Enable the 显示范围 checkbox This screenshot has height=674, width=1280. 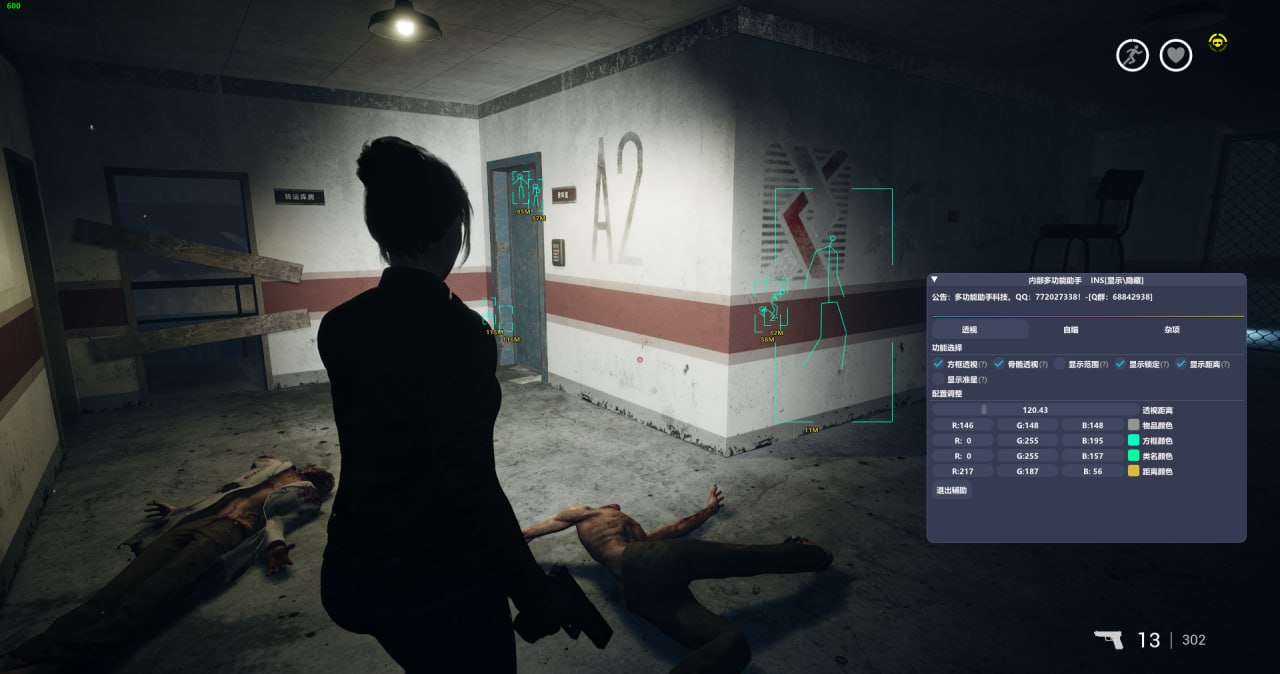(1060, 364)
